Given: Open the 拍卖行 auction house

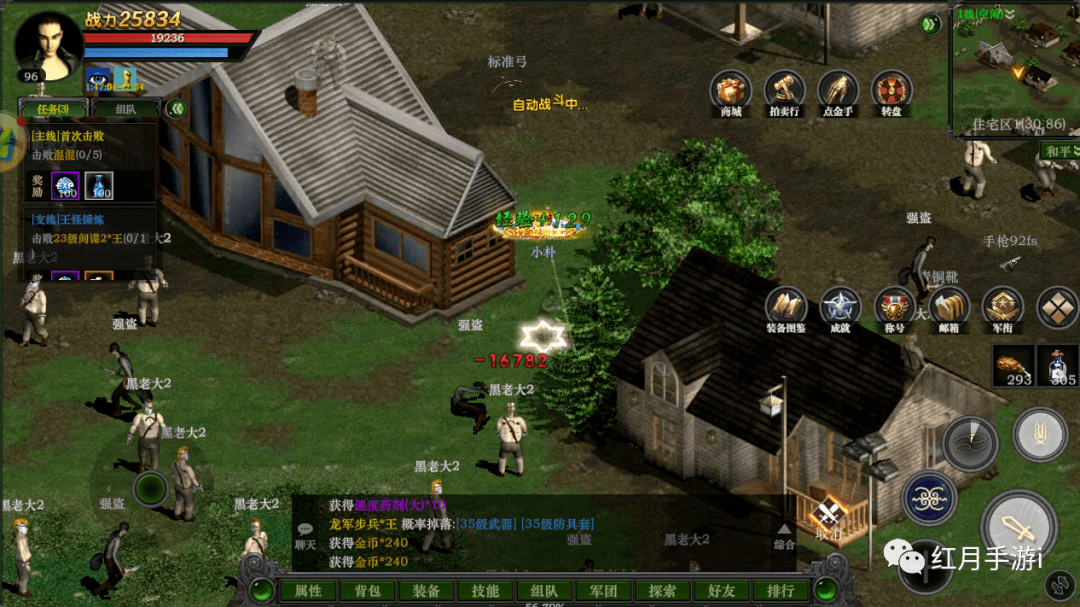Looking at the screenshot, I should pyautogui.click(x=785, y=91).
